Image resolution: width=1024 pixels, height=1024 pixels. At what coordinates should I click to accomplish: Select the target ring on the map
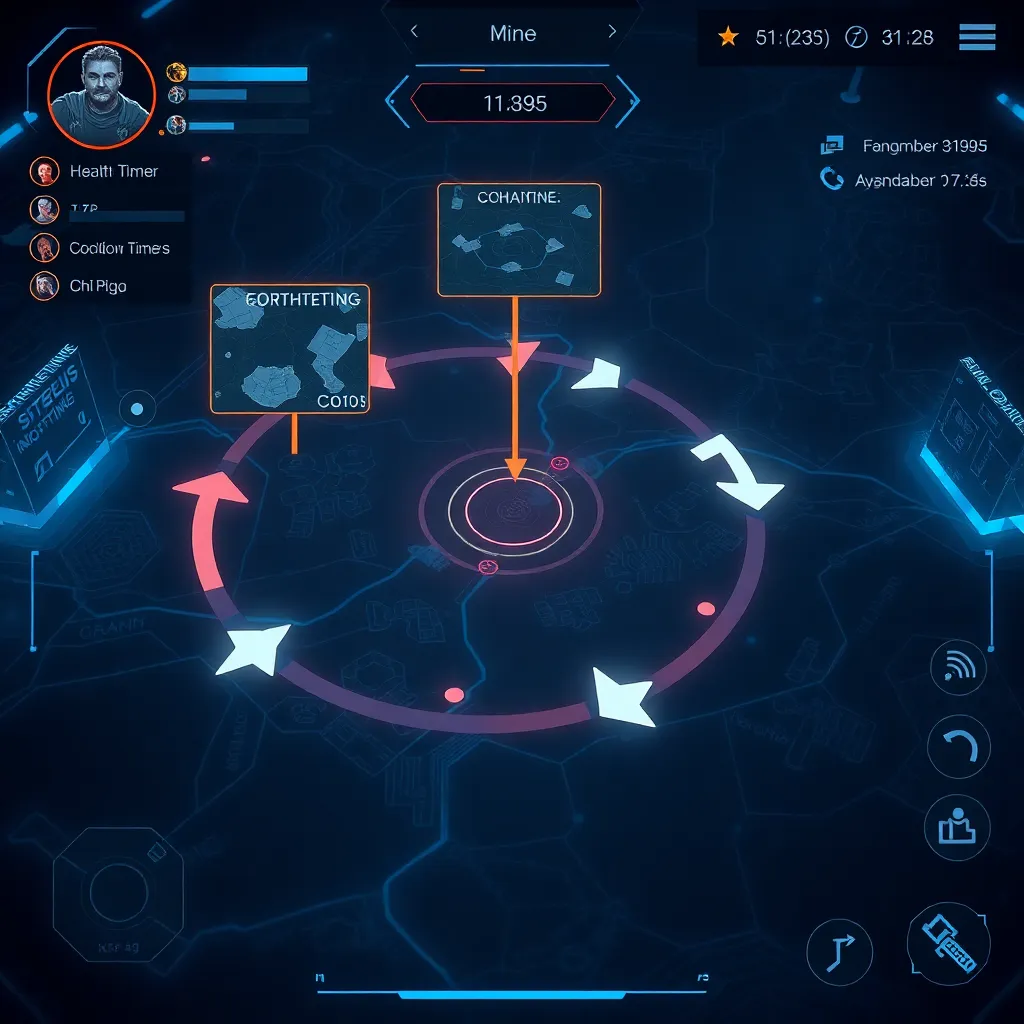pos(510,511)
